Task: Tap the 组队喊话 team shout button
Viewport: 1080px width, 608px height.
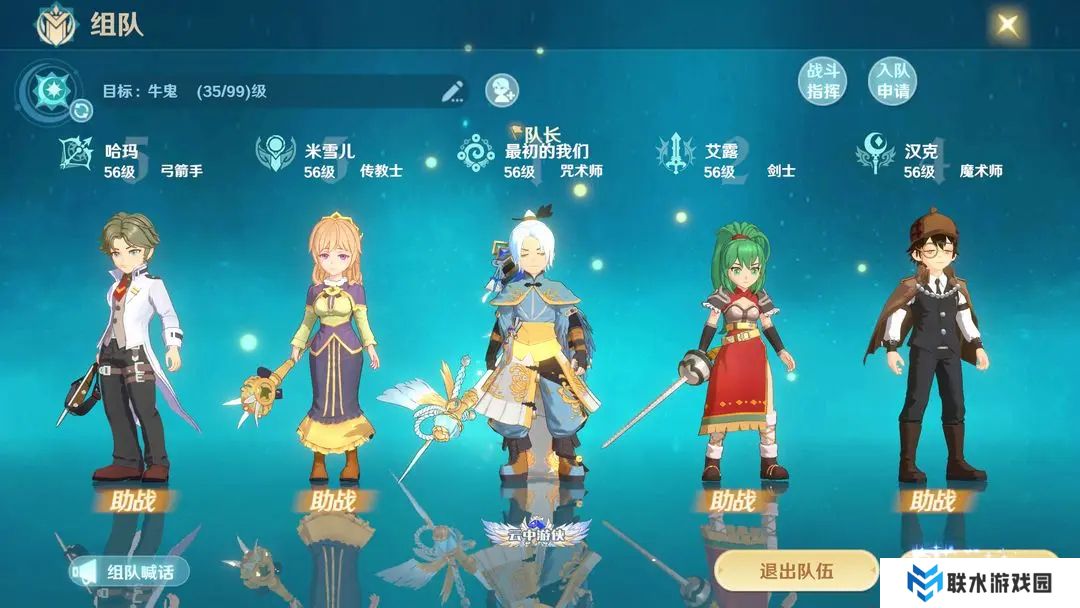Action: [130, 572]
